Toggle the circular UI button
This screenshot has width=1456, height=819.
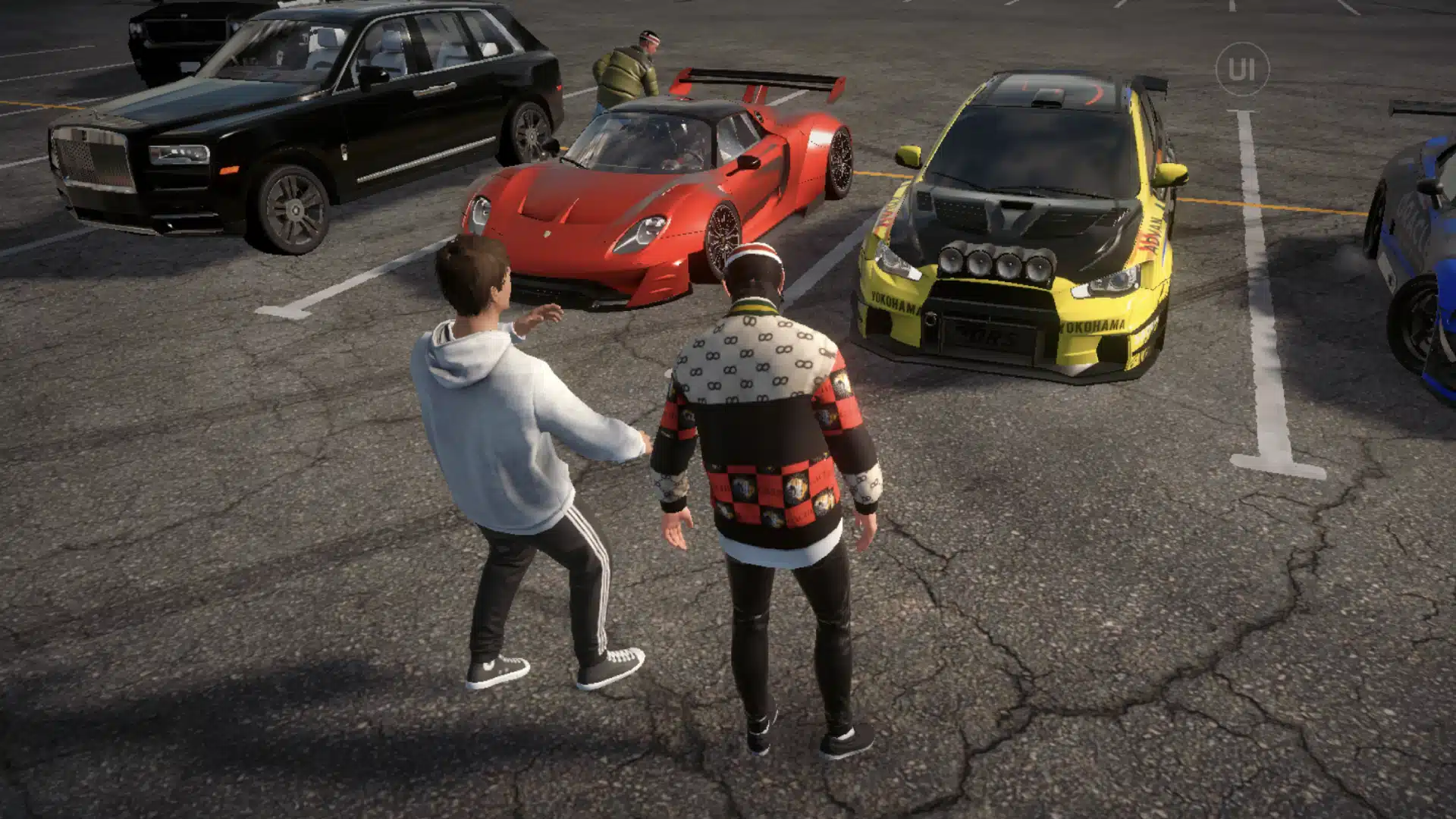coord(1241,69)
